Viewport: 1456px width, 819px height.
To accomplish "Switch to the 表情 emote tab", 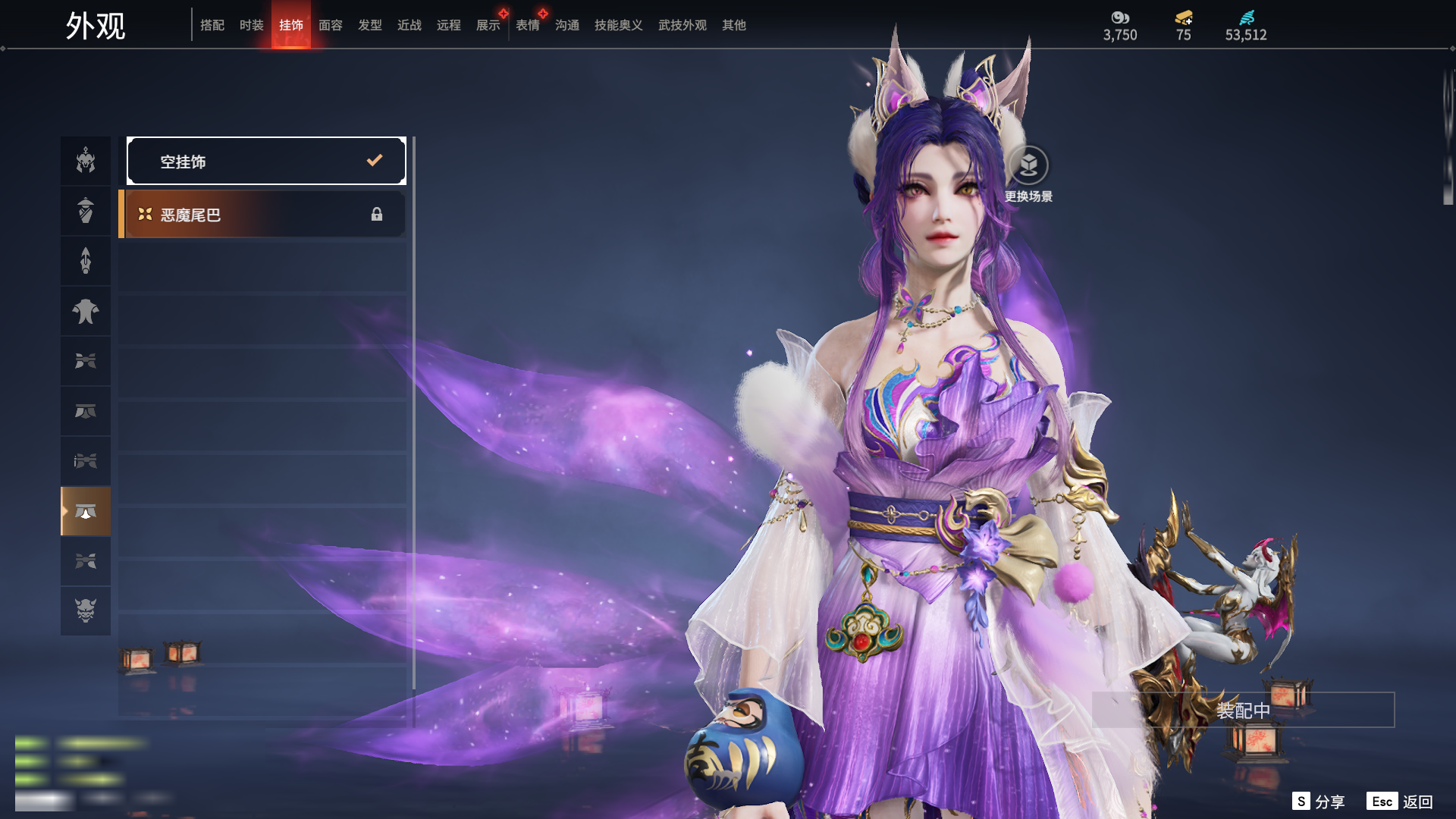I will click(x=527, y=25).
